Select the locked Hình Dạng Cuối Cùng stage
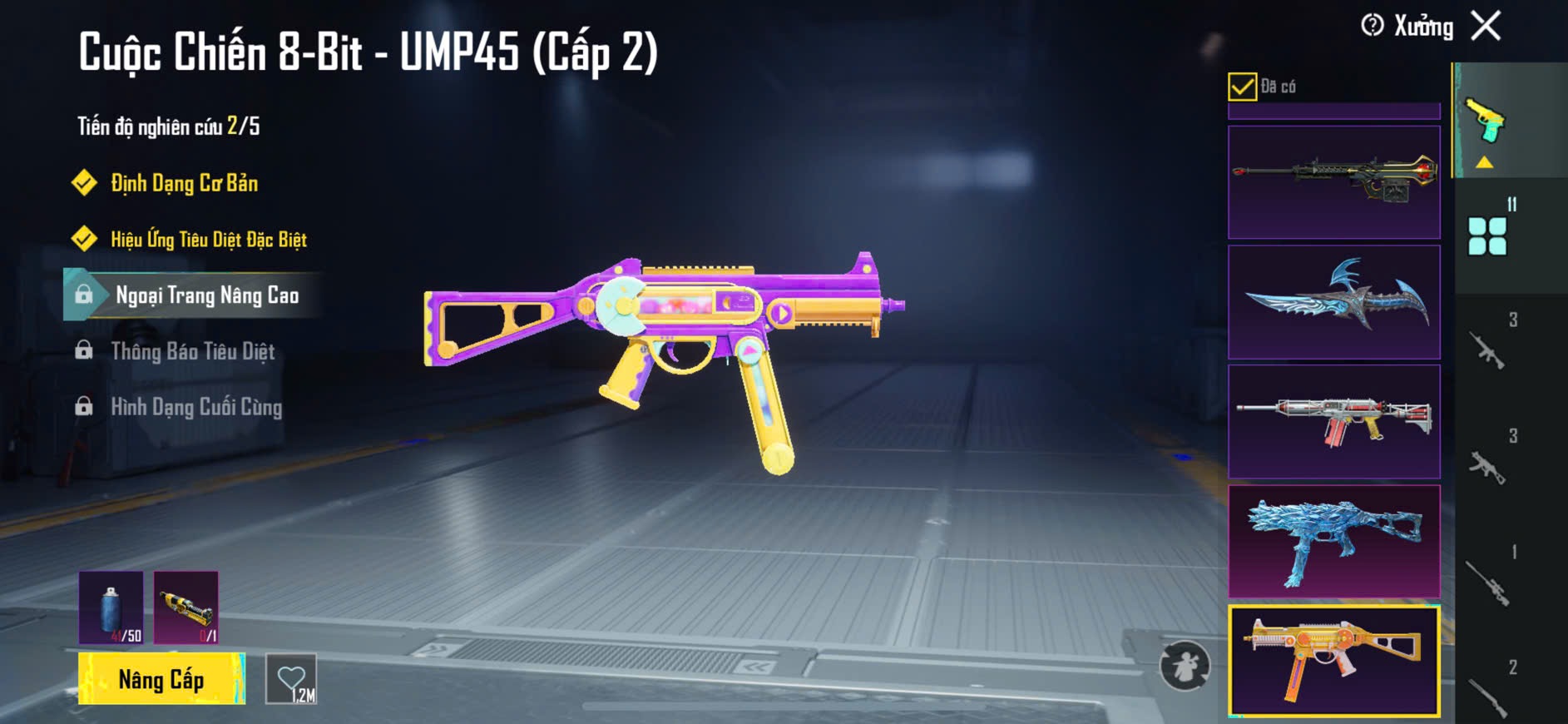Image resolution: width=1568 pixels, height=724 pixels. pos(196,407)
